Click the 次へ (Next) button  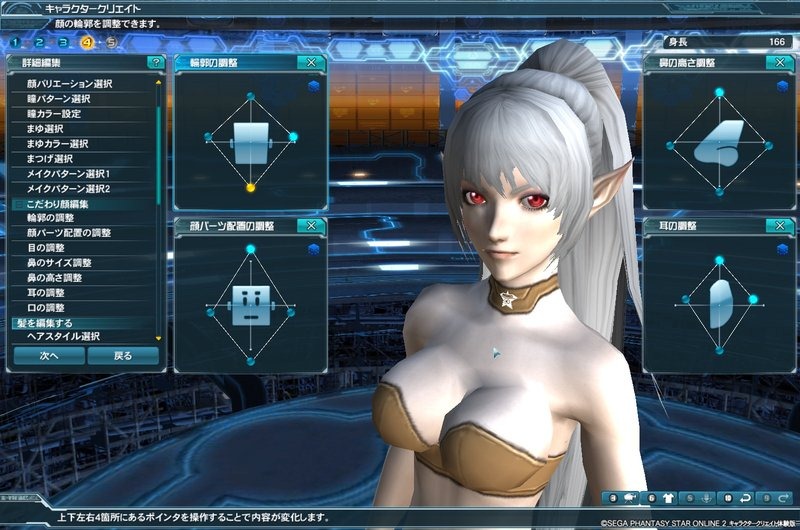pyautogui.click(x=49, y=355)
